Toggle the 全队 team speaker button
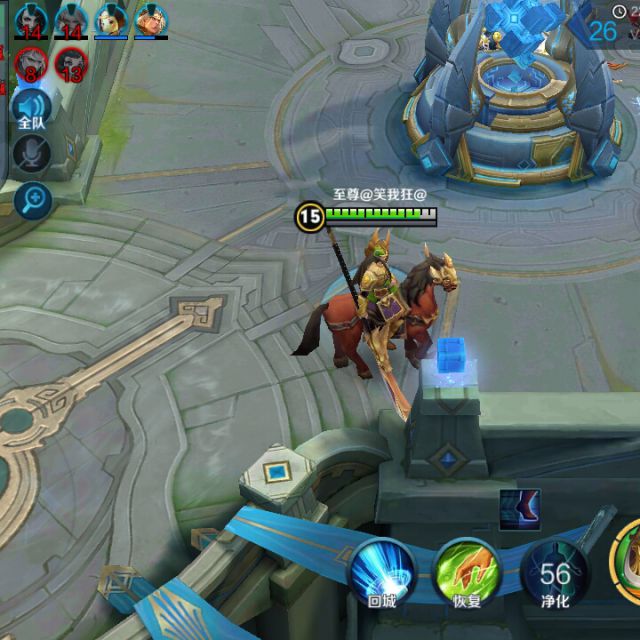 [32, 106]
